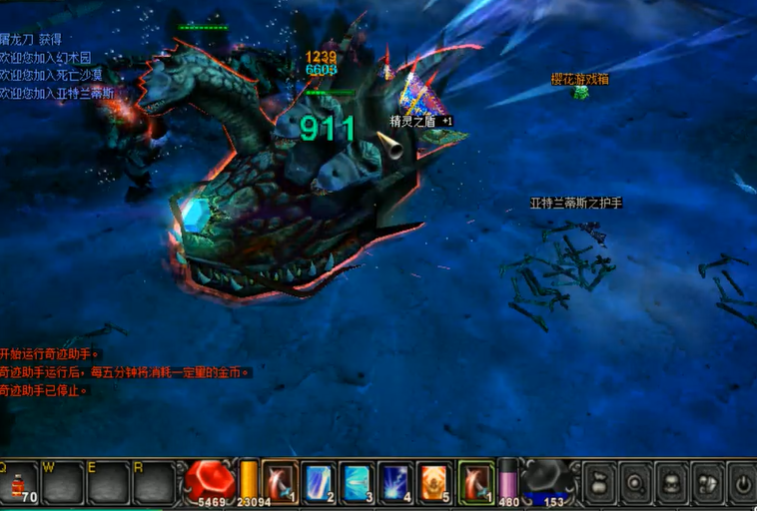Screen dimensions: 757x511
Task: Activate the orange flame skill in slot 5
Action: pyautogui.click(x=435, y=481)
